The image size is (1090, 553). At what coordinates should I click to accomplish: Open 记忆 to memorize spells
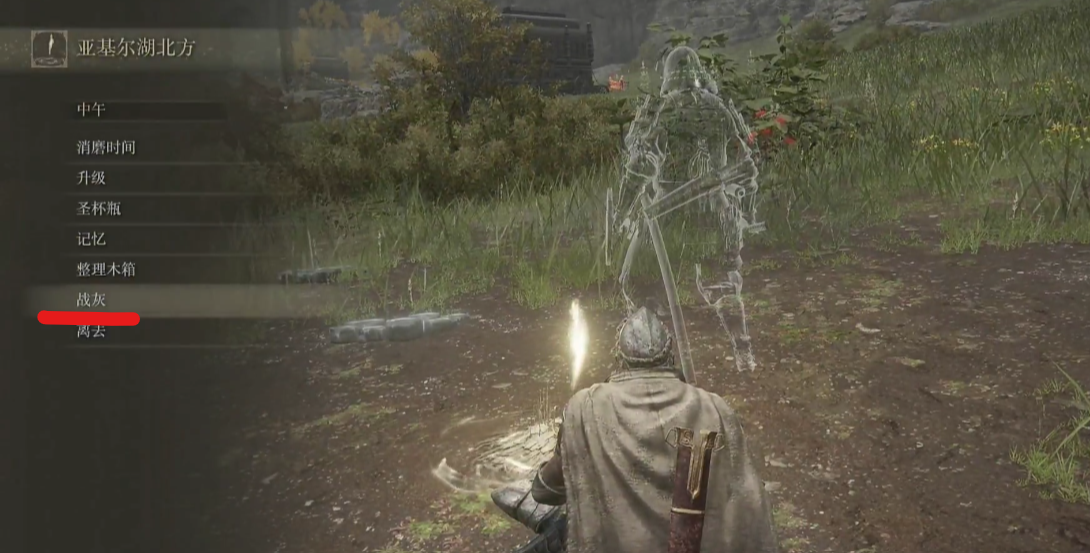[92, 239]
